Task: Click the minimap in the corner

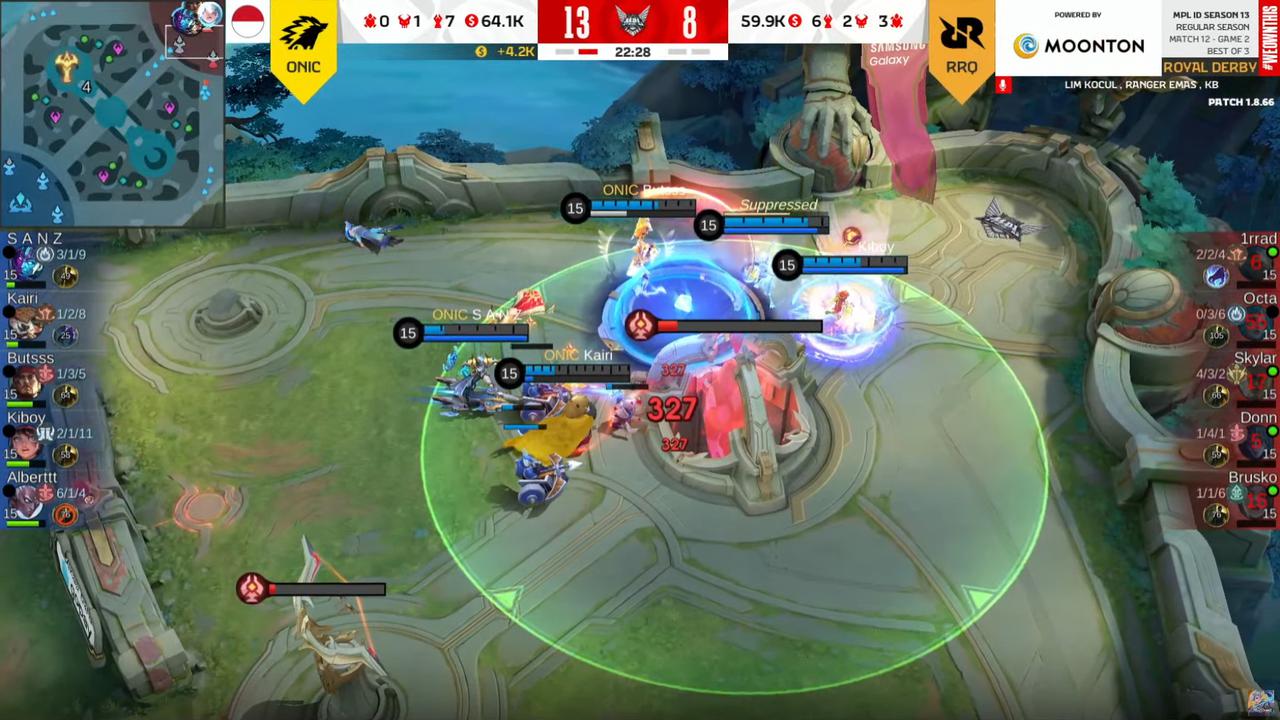Action: [x=110, y=112]
